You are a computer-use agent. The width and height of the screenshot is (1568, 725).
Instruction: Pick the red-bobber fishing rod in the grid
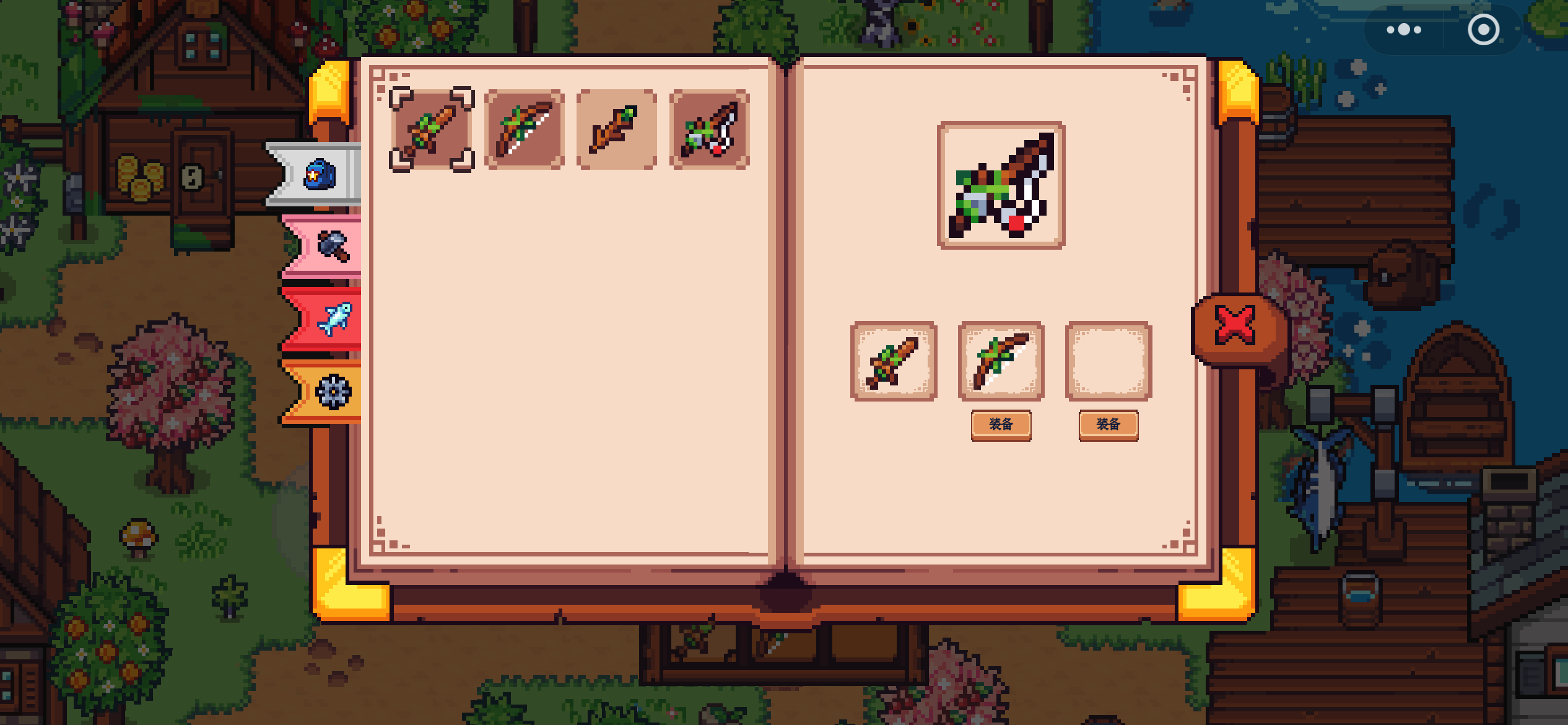click(710, 130)
